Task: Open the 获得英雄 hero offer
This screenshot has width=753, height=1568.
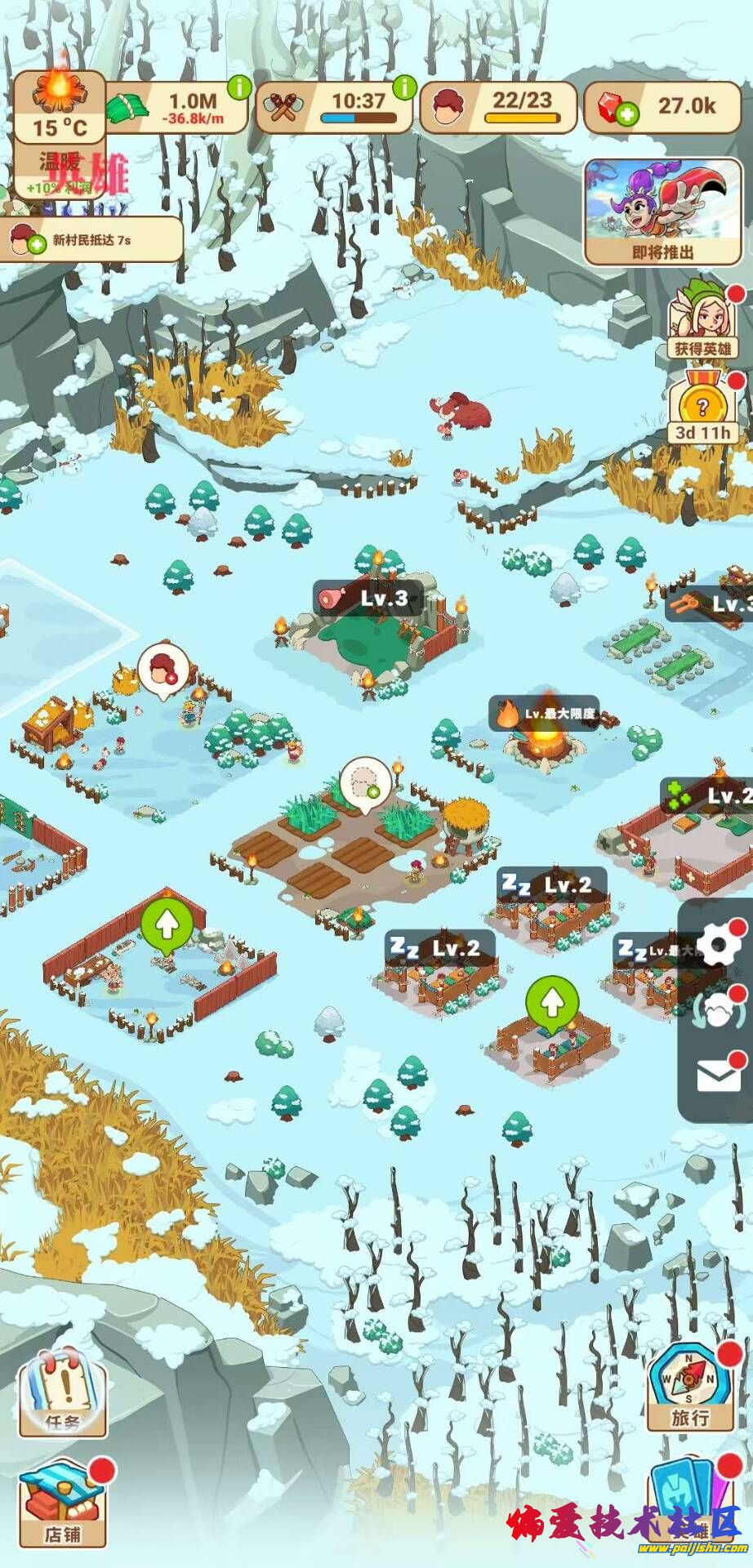Action: [x=702, y=322]
